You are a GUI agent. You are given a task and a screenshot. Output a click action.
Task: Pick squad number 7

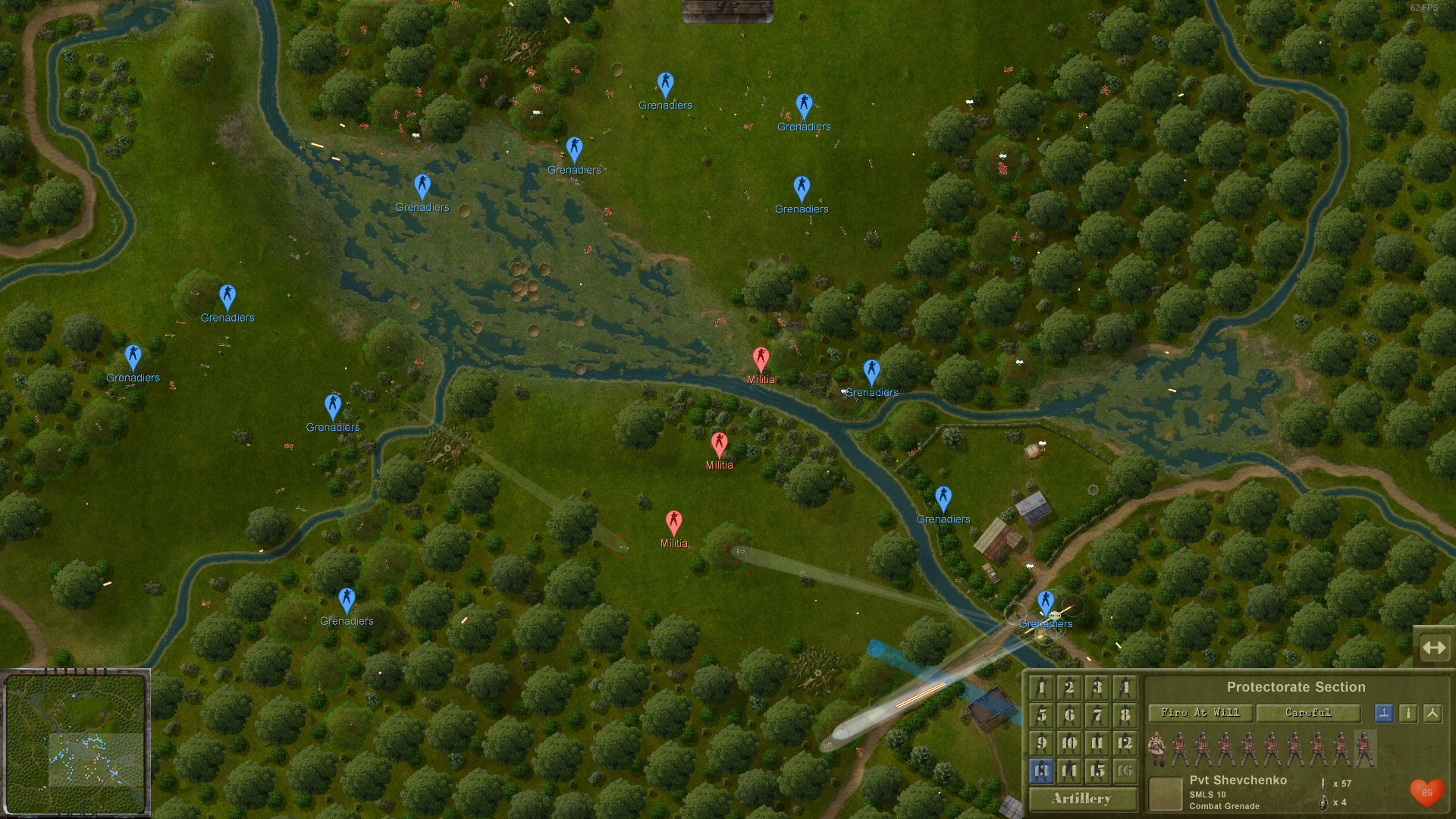pos(1097,715)
